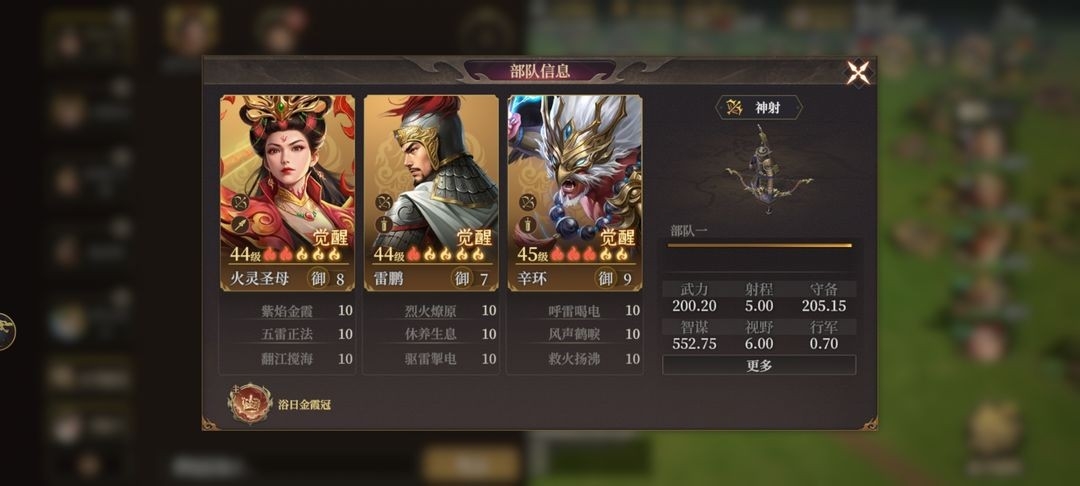The height and width of the screenshot is (486, 1080).
Task: View the 救火扬沸 skill
Action: pos(575,358)
